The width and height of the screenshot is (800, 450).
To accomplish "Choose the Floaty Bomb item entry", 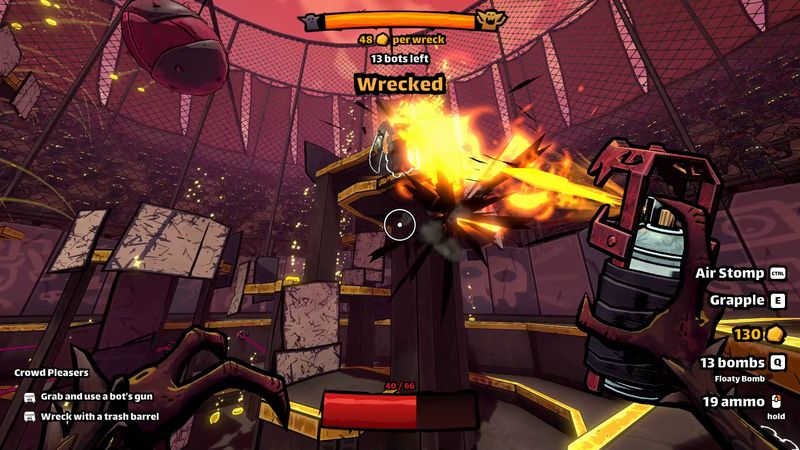I will click(741, 379).
